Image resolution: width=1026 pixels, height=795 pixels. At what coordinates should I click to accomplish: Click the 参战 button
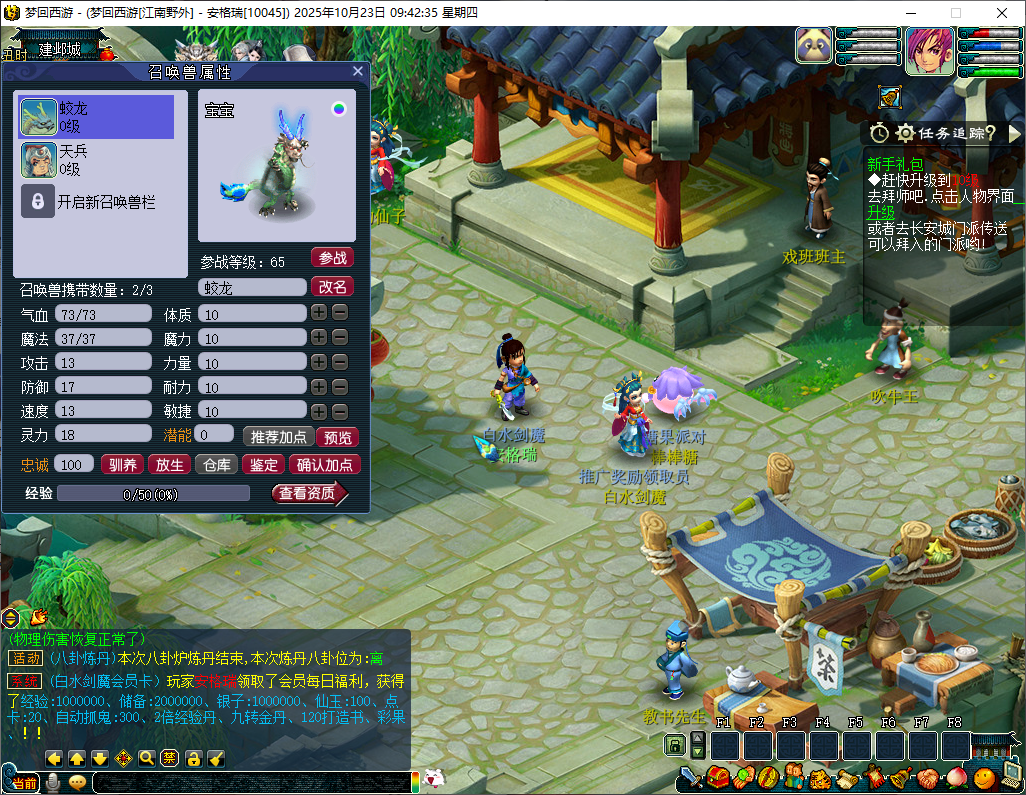(x=332, y=258)
